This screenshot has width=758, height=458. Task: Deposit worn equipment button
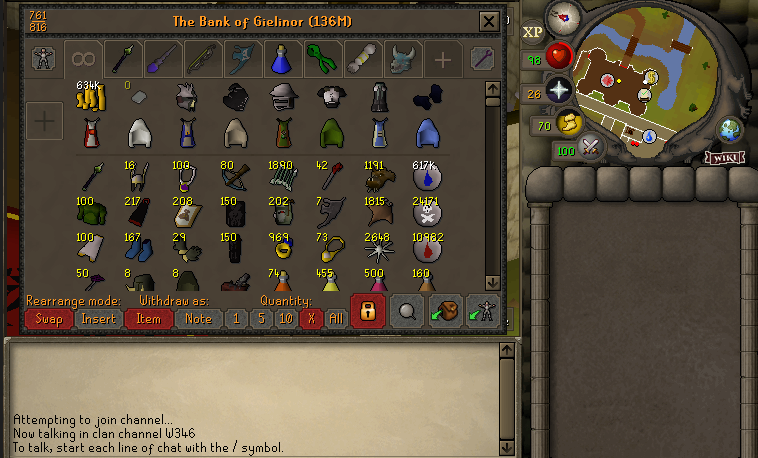tap(482, 311)
